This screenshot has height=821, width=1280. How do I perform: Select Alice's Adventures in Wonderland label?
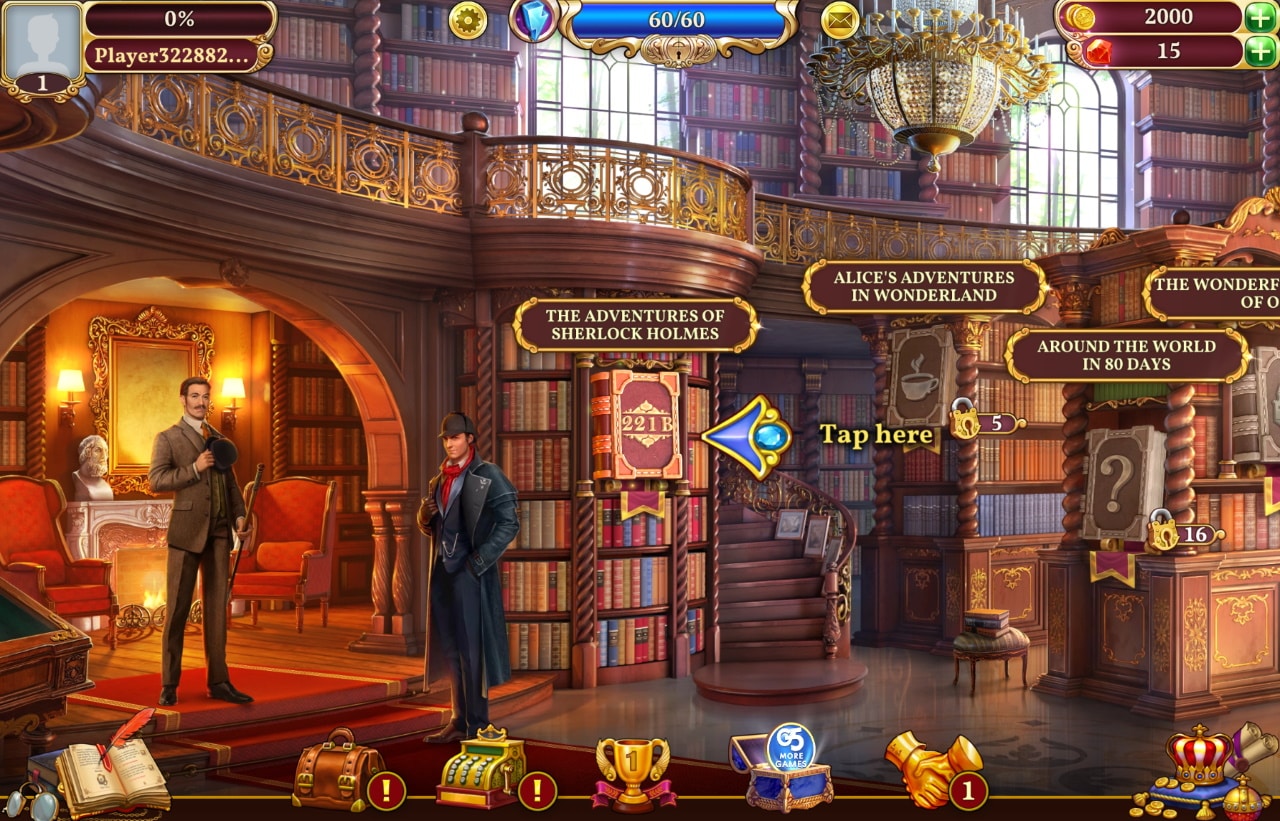pos(923,286)
